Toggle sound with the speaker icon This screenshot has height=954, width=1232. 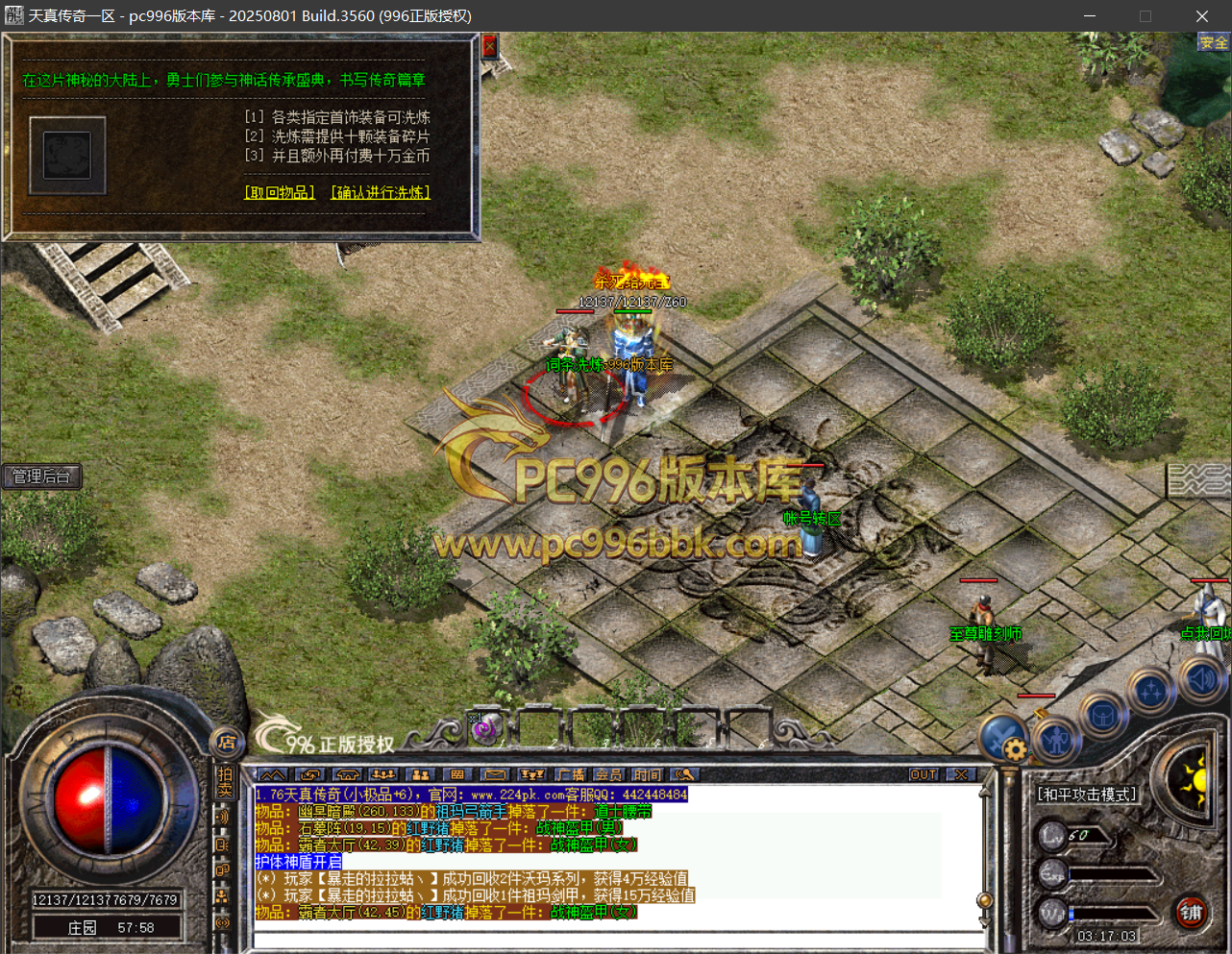pos(1201,679)
